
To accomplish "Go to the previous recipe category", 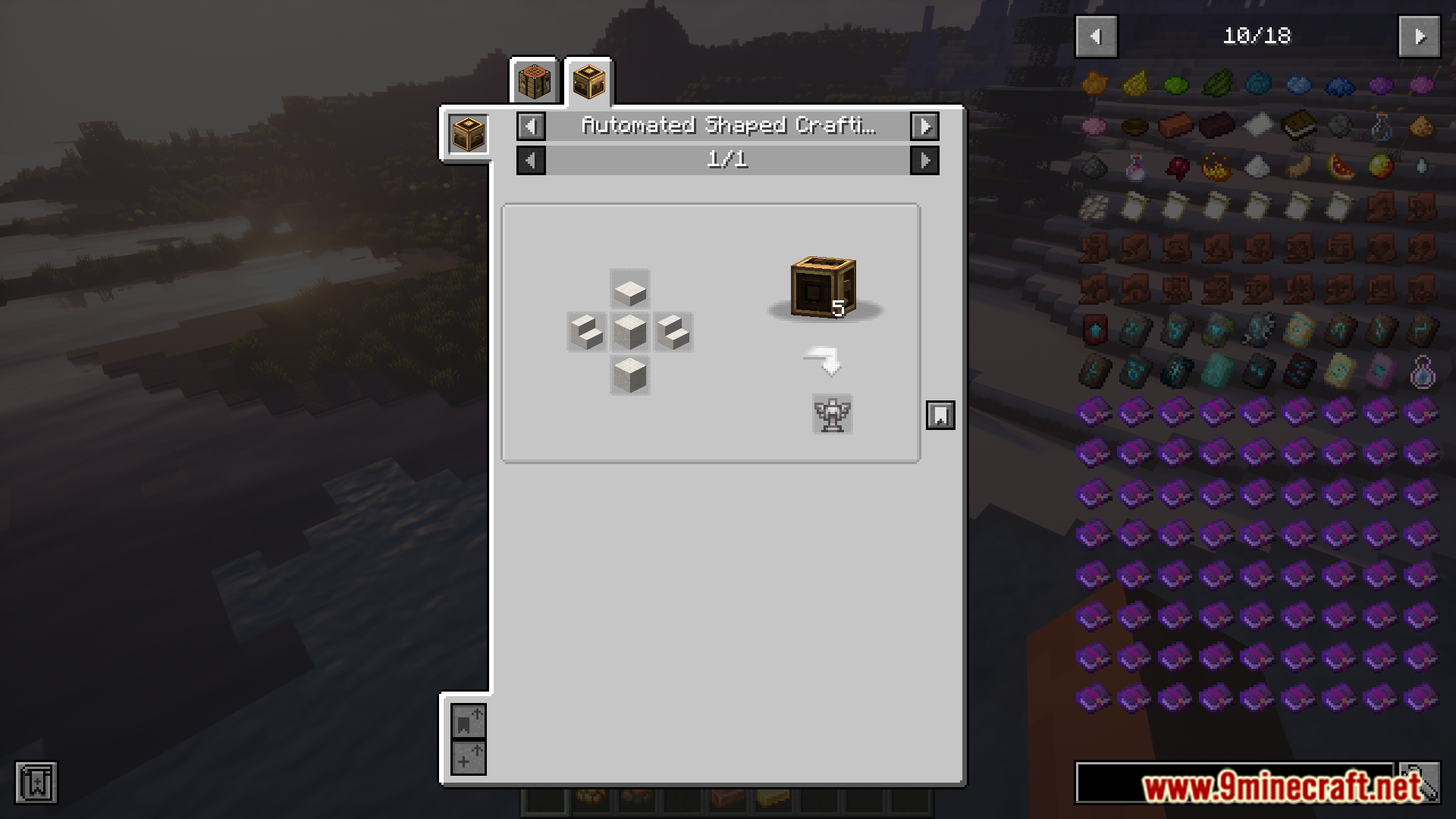I will coord(531,126).
